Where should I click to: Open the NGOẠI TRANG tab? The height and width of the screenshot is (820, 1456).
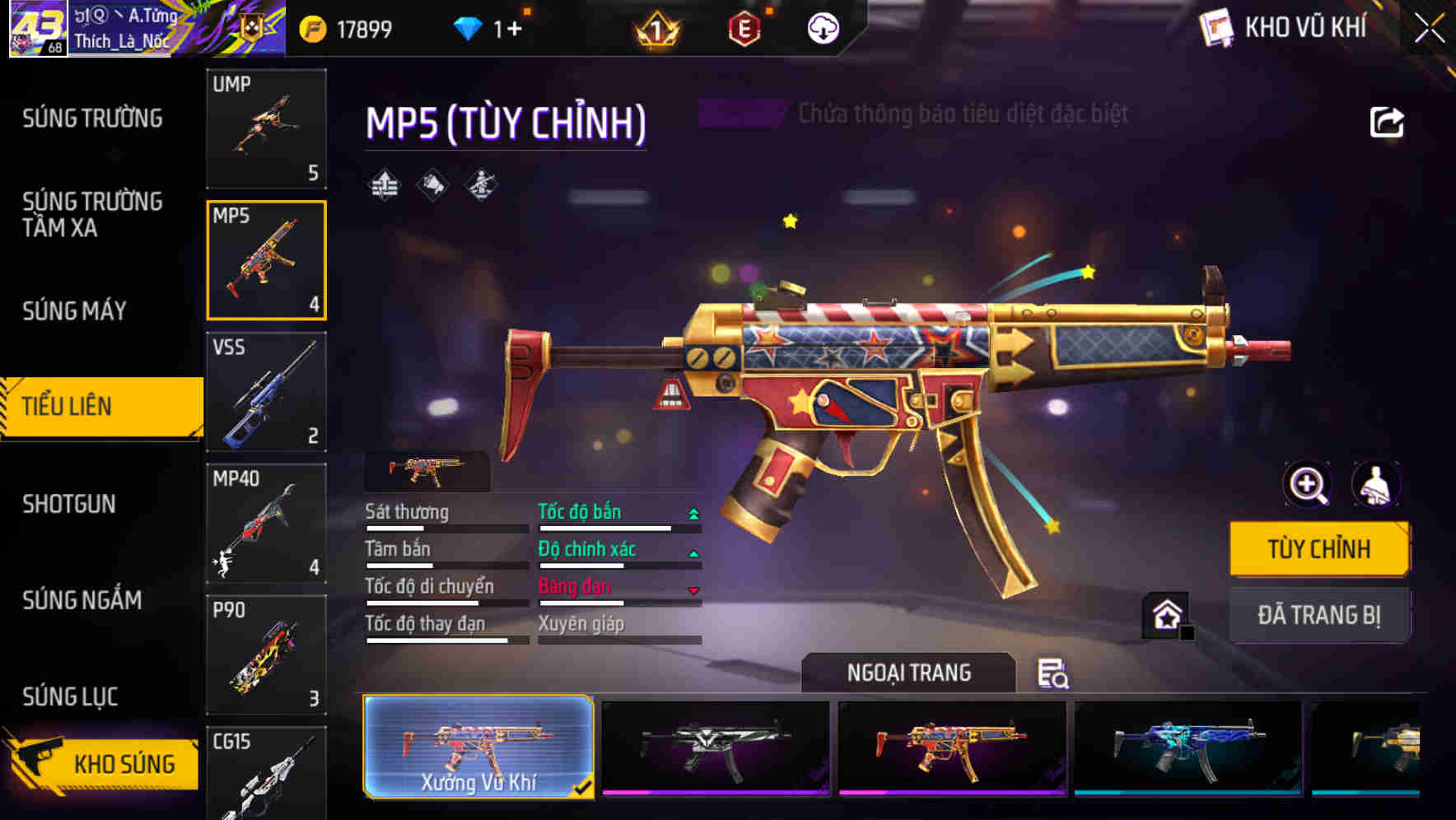coord(908,673)
